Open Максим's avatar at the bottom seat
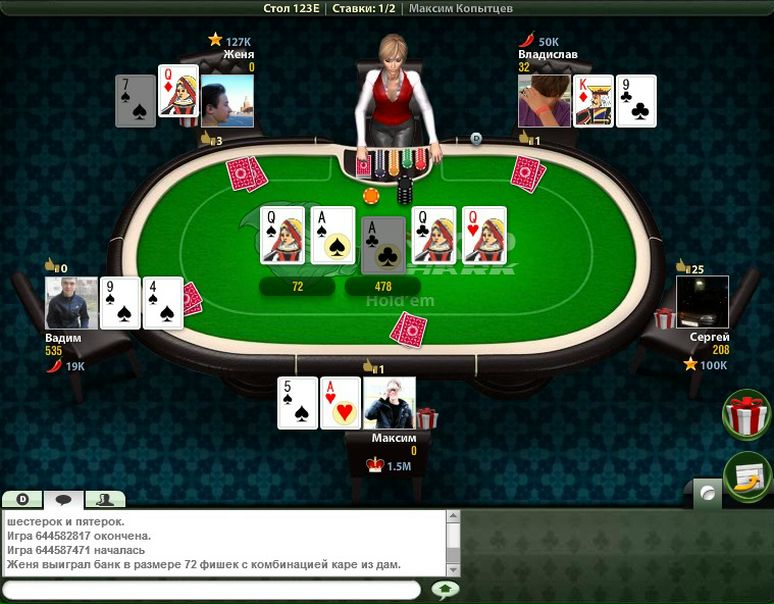 point(389,403)
